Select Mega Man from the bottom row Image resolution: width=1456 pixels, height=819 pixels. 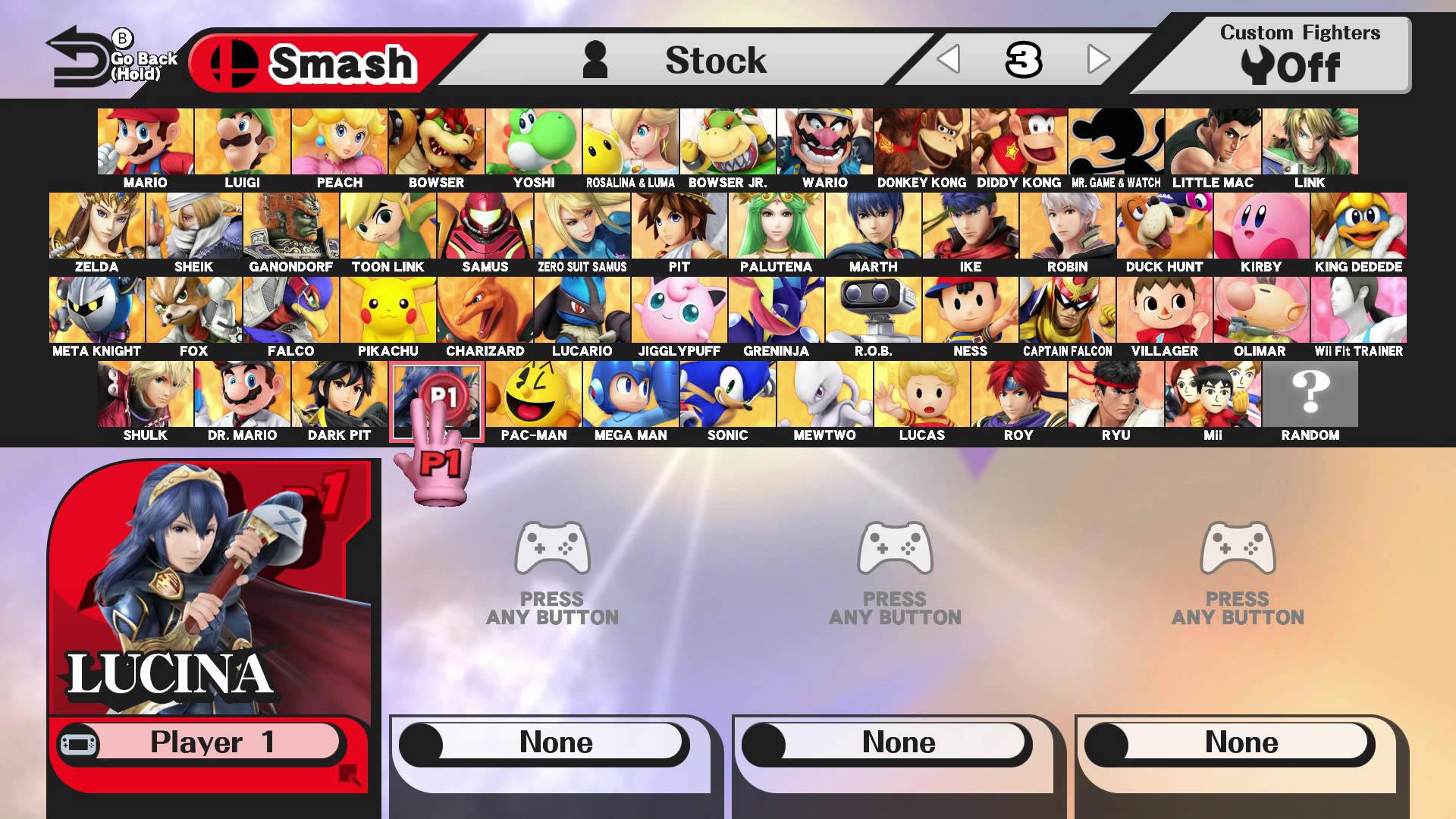pos(632,394)
